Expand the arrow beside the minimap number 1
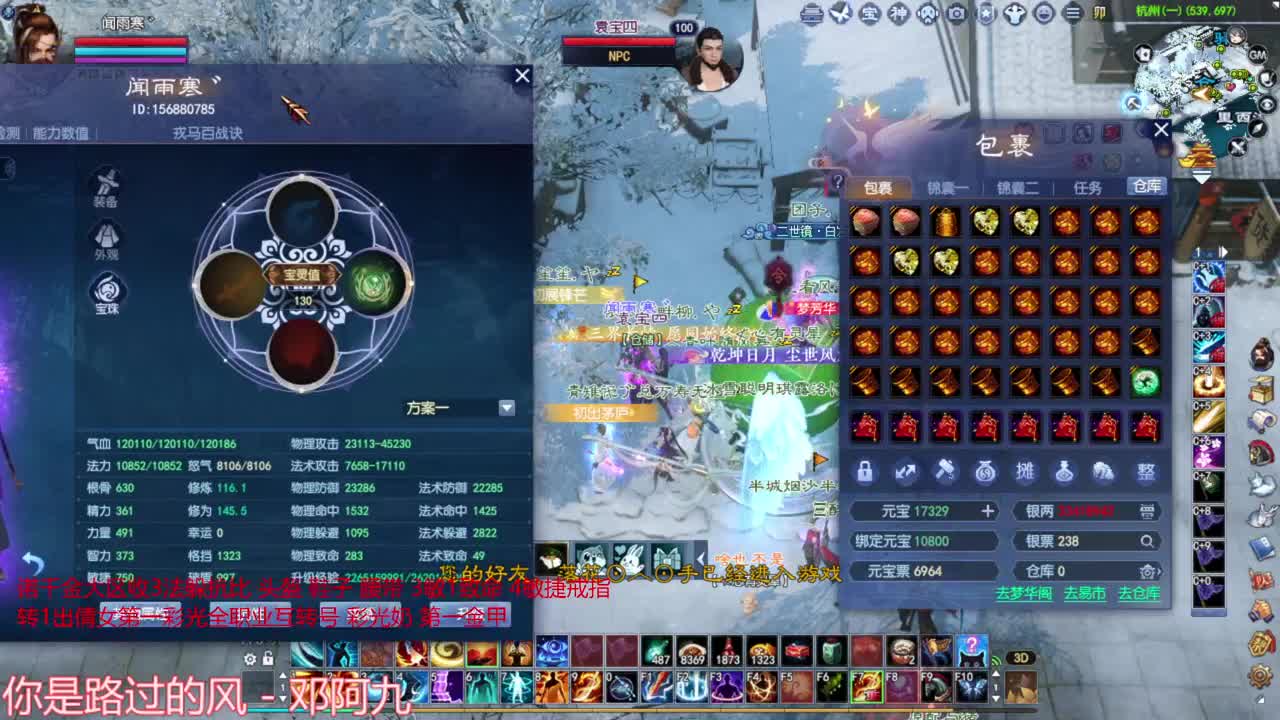Image resolution: width=1280 pixels, height=720 pixels. [1225, 252]
